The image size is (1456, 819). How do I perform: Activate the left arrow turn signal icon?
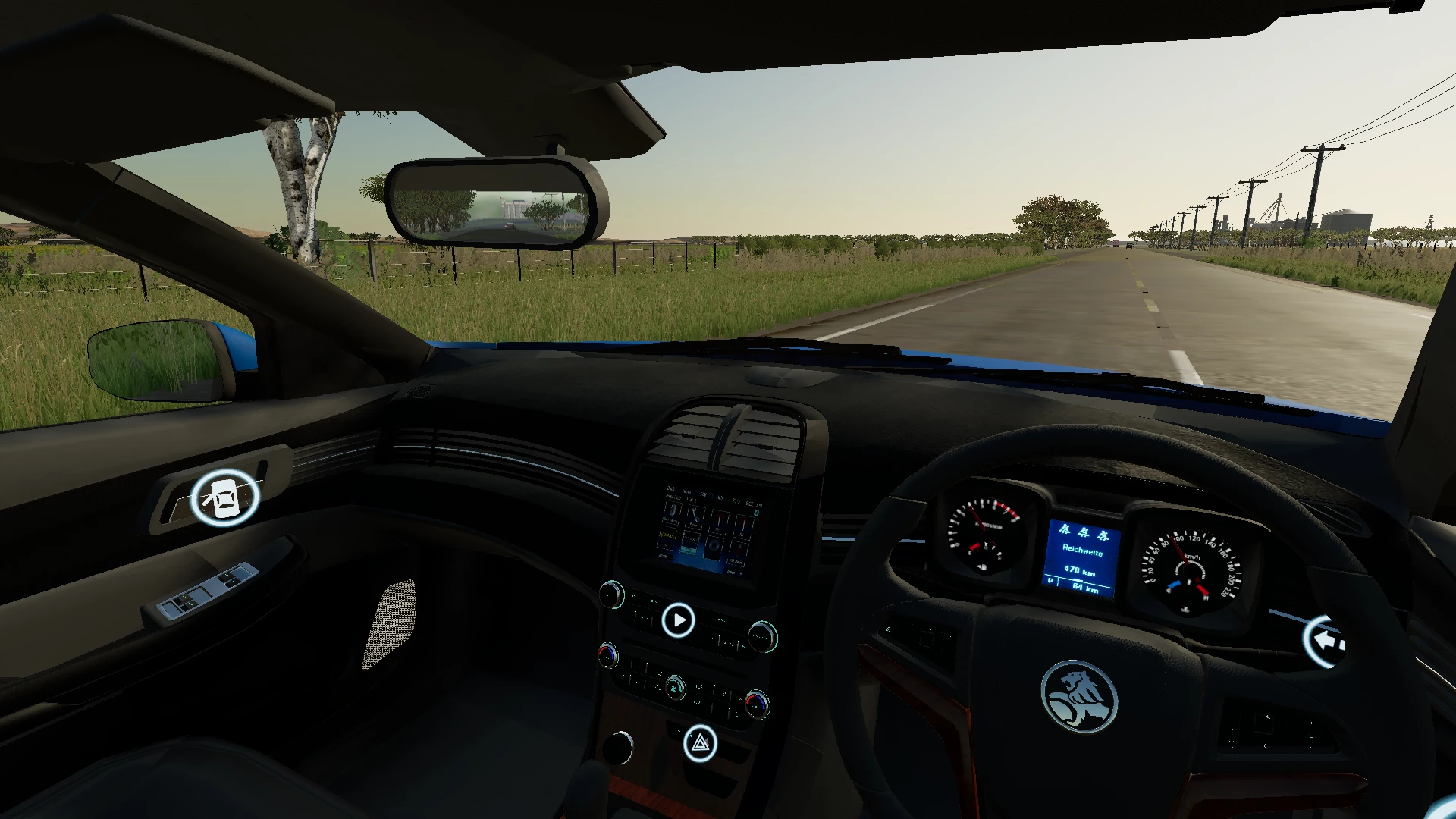pyautogui.click(x=1325, y=642)
